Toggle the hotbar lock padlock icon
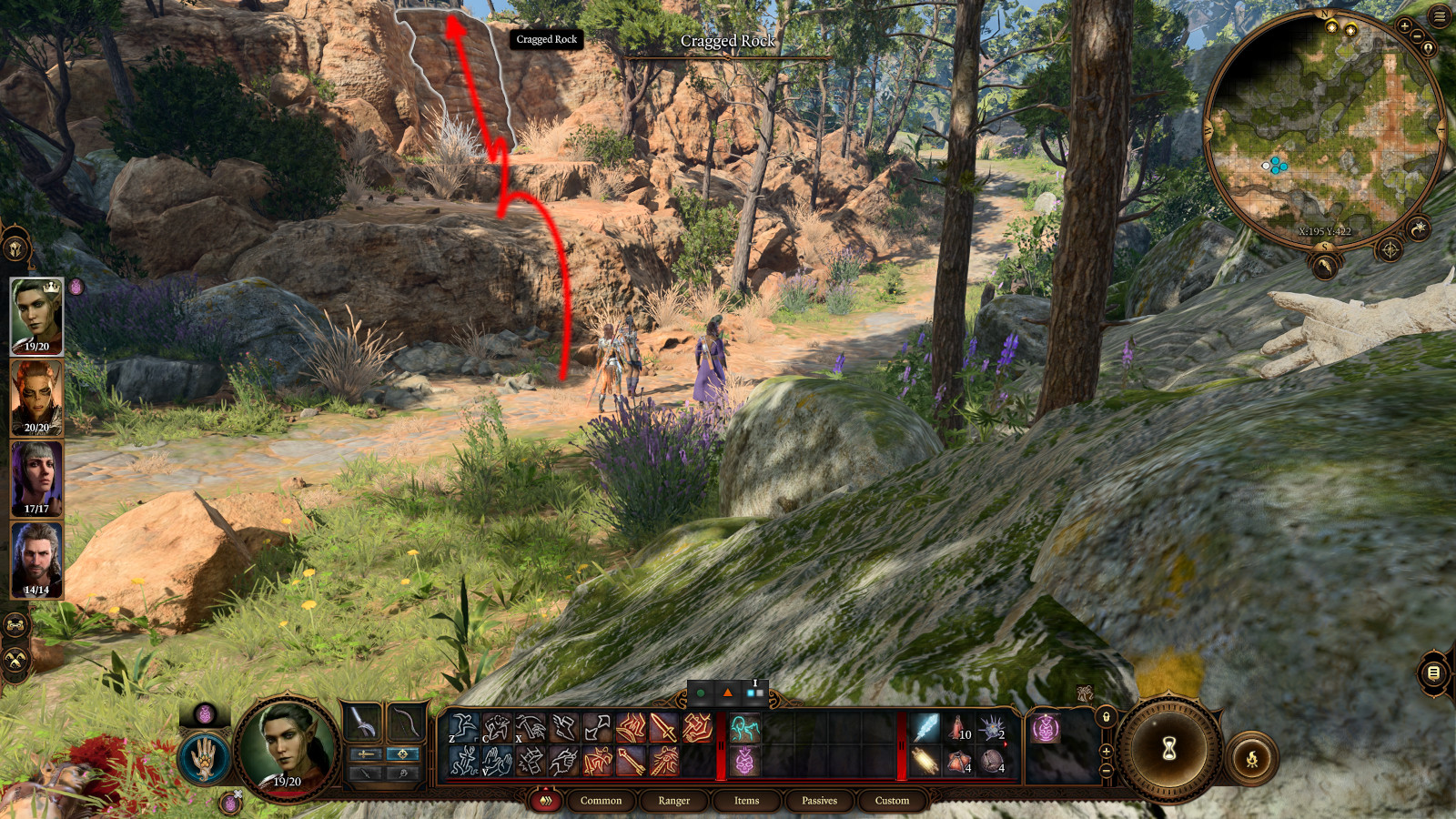Screen dimensions: 1456x819 click(1105, 718)
